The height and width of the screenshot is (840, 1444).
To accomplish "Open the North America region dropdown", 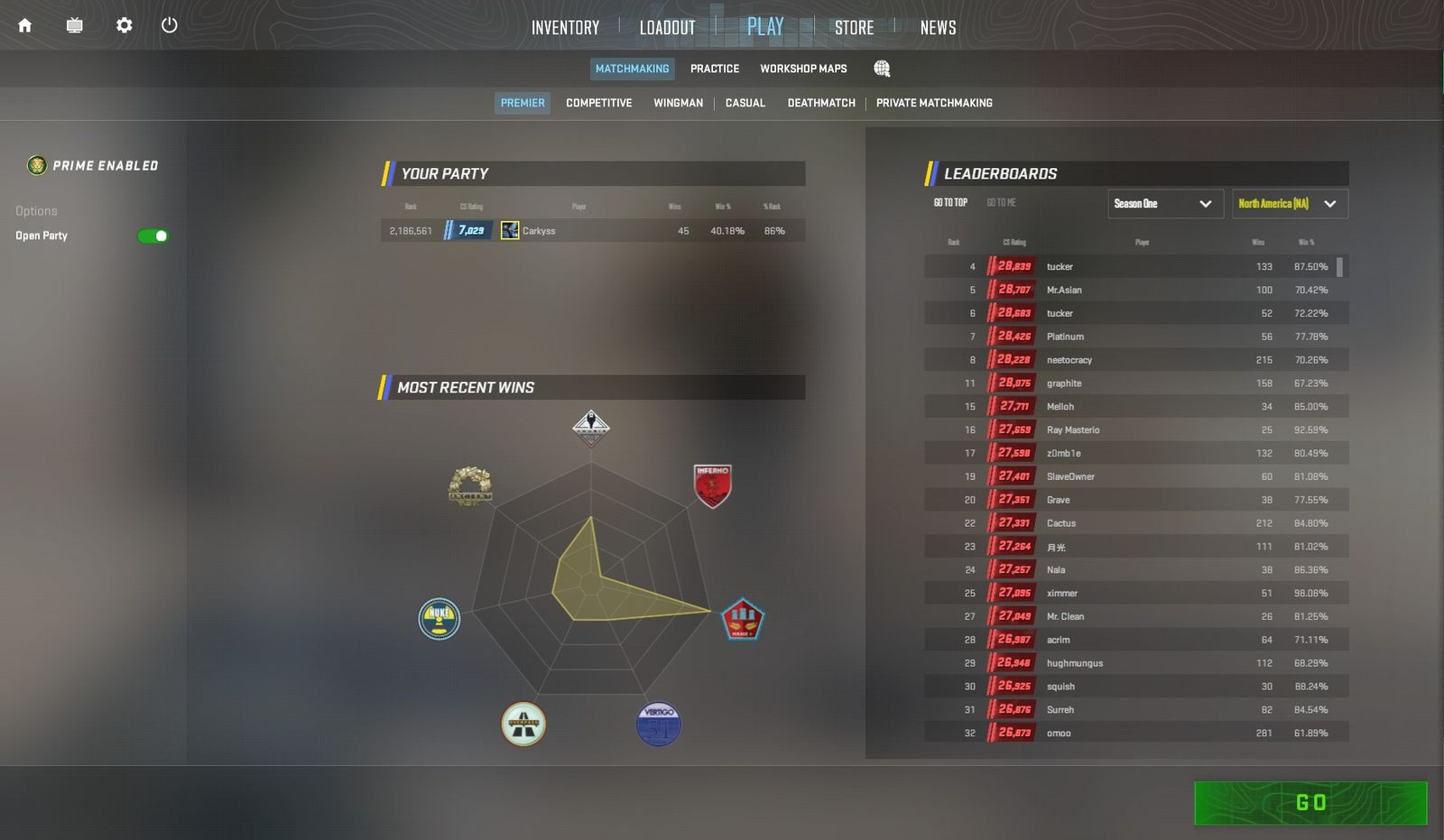I will 1287,204.
